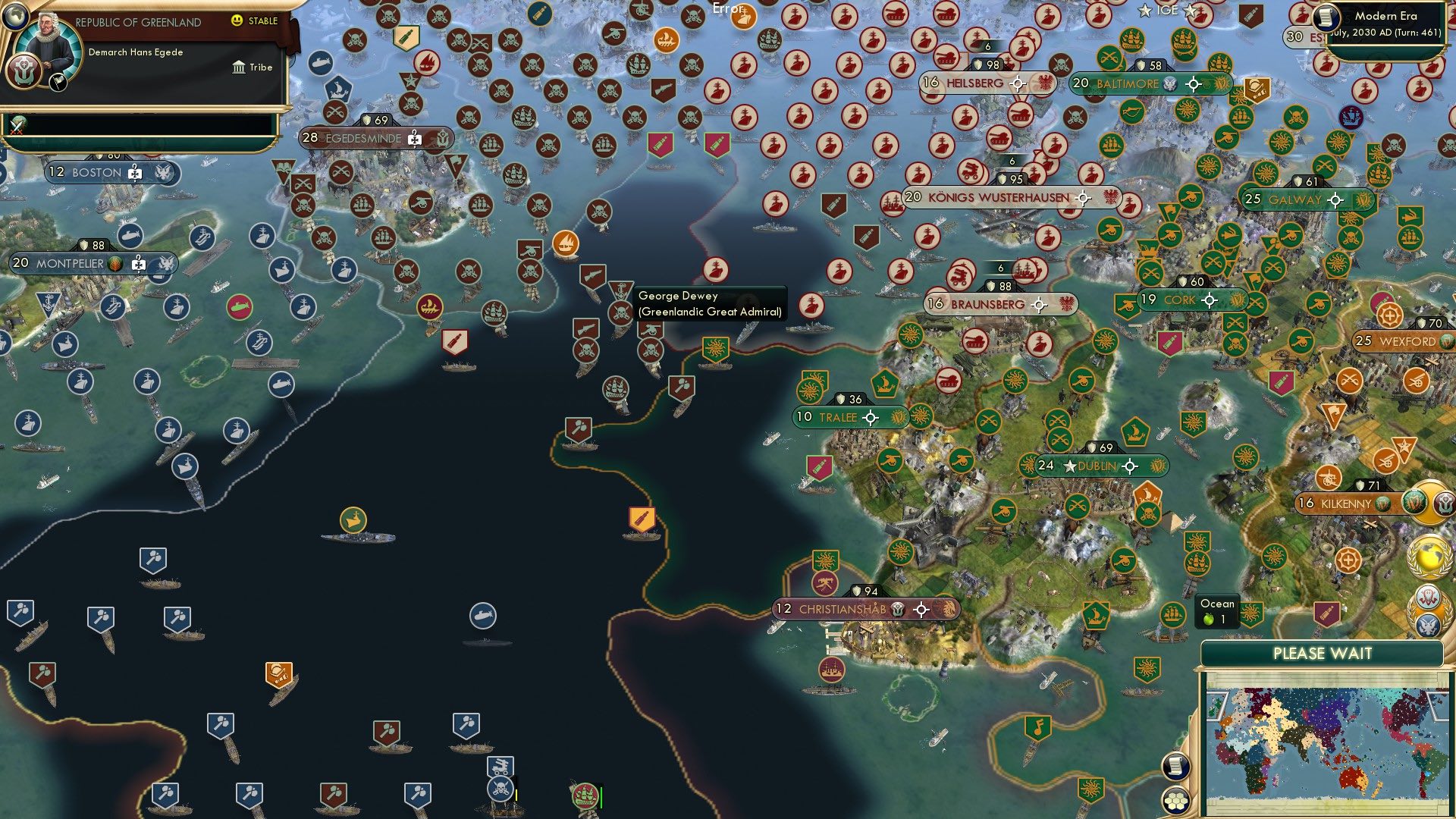The image size is (1456, 819).
Task: Click Dublin's ranged attack crosshair
Action: (1129, 467)
